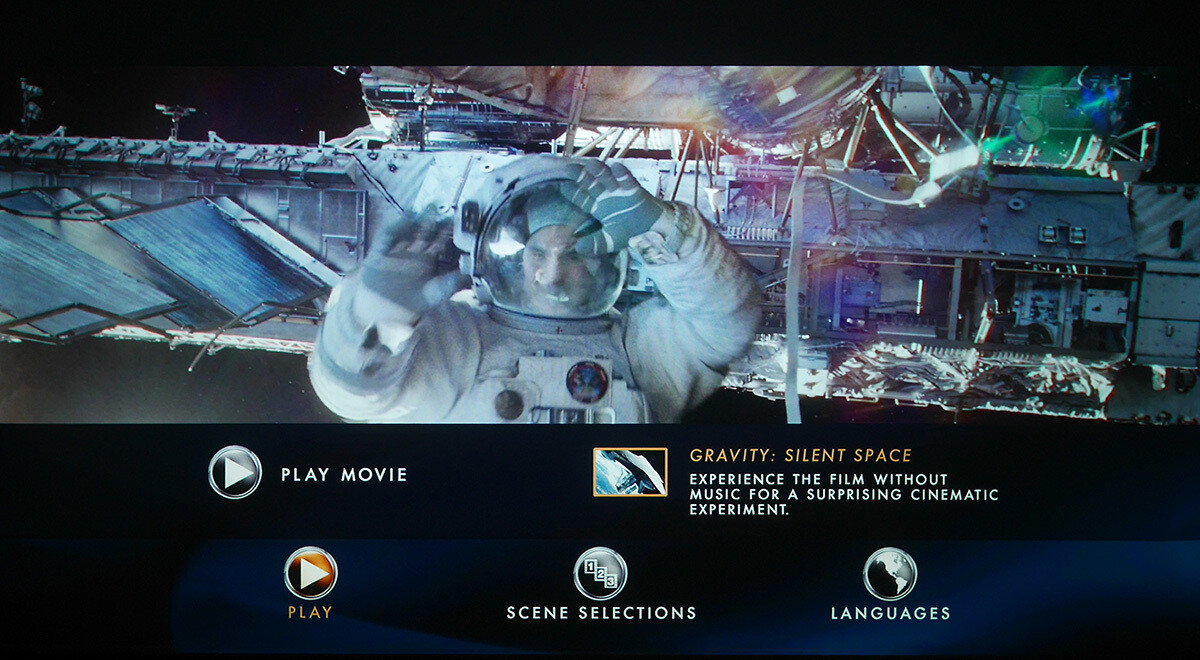1200x660 pixels.
Task: Choose the Languages globe option
Action: point(889,575)
